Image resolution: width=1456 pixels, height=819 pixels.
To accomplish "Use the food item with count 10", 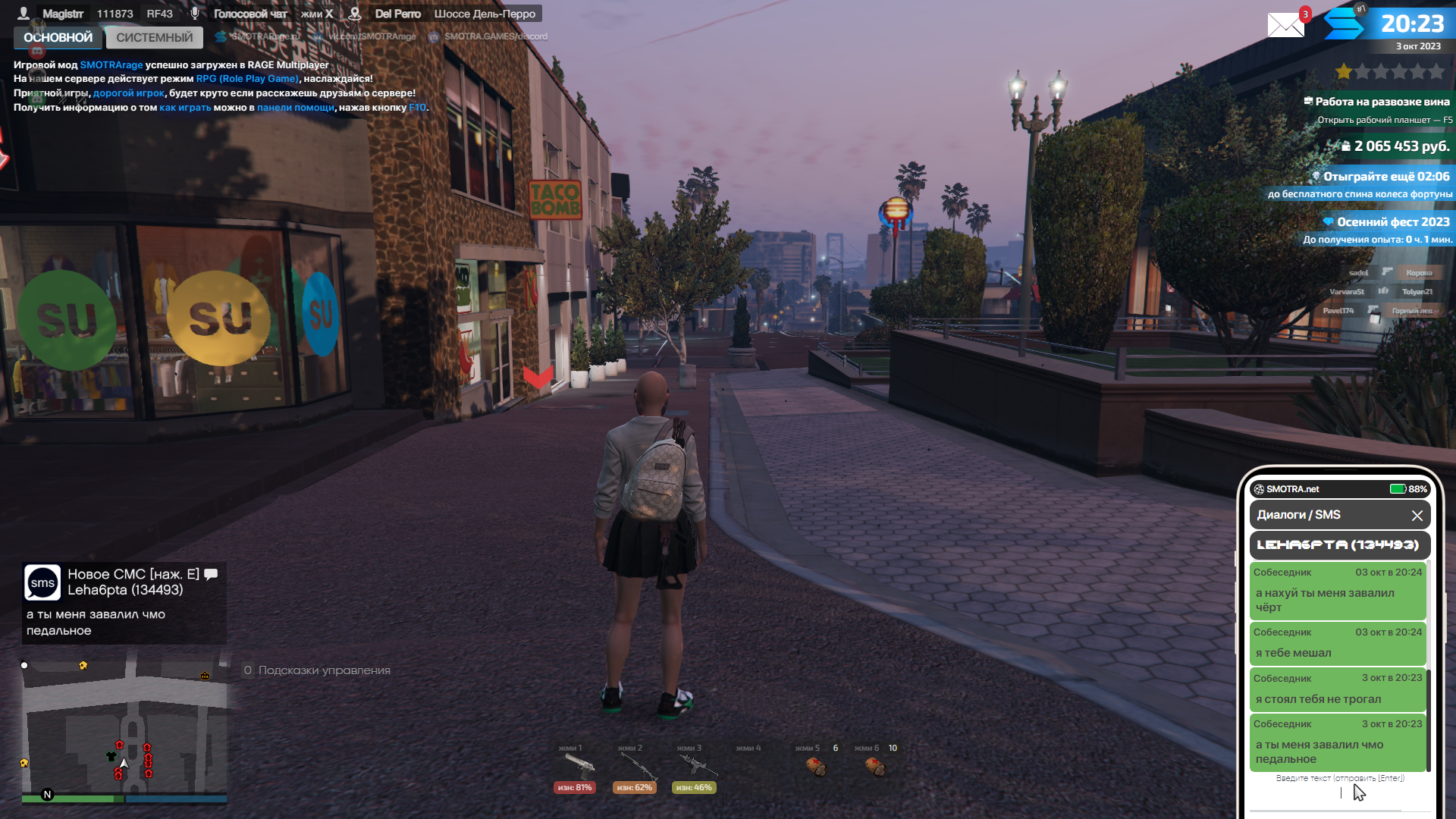I will pyautogui.click(x=875, y=767).
